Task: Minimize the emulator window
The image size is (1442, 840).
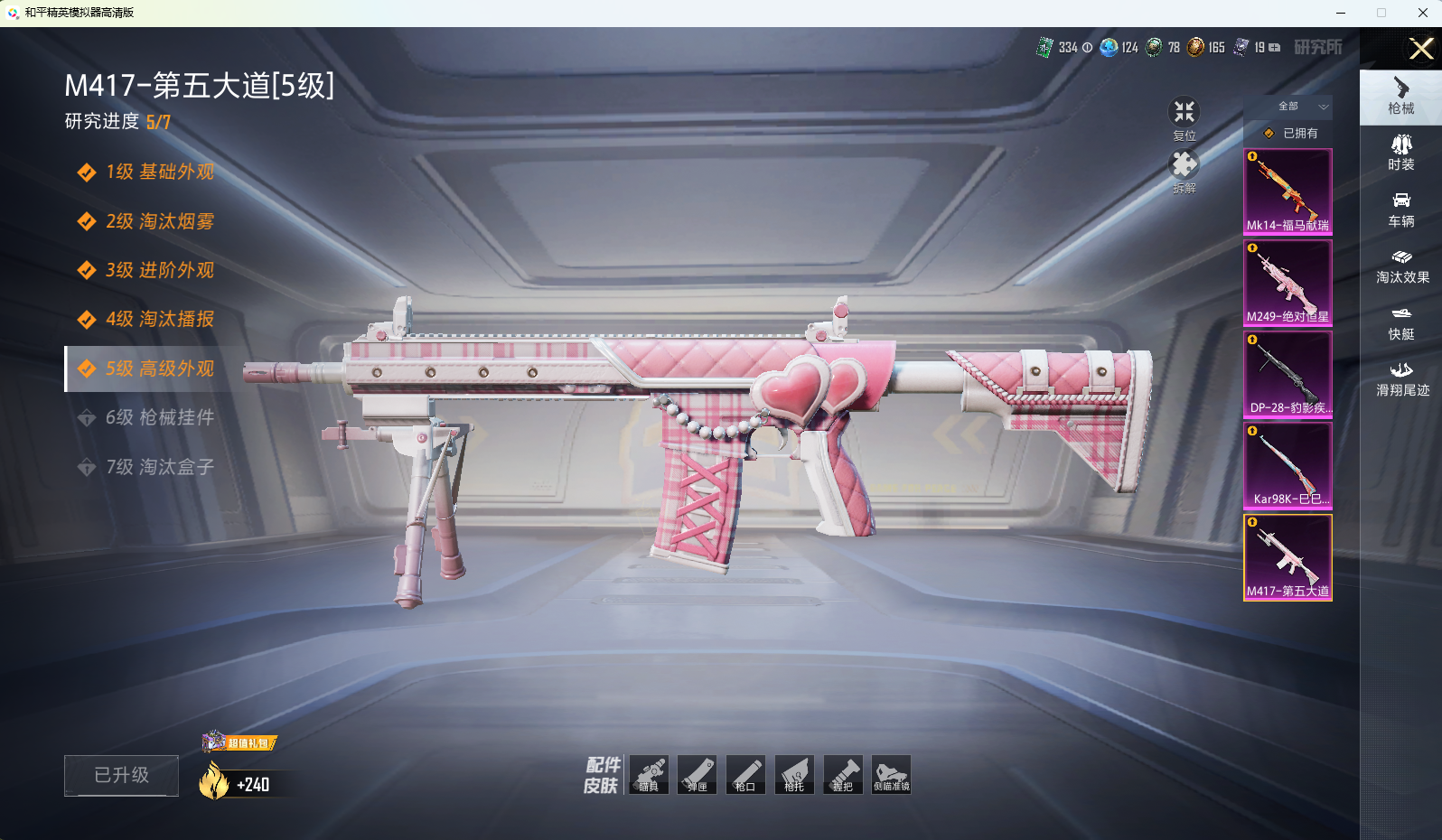Action: pos(1341,13)
